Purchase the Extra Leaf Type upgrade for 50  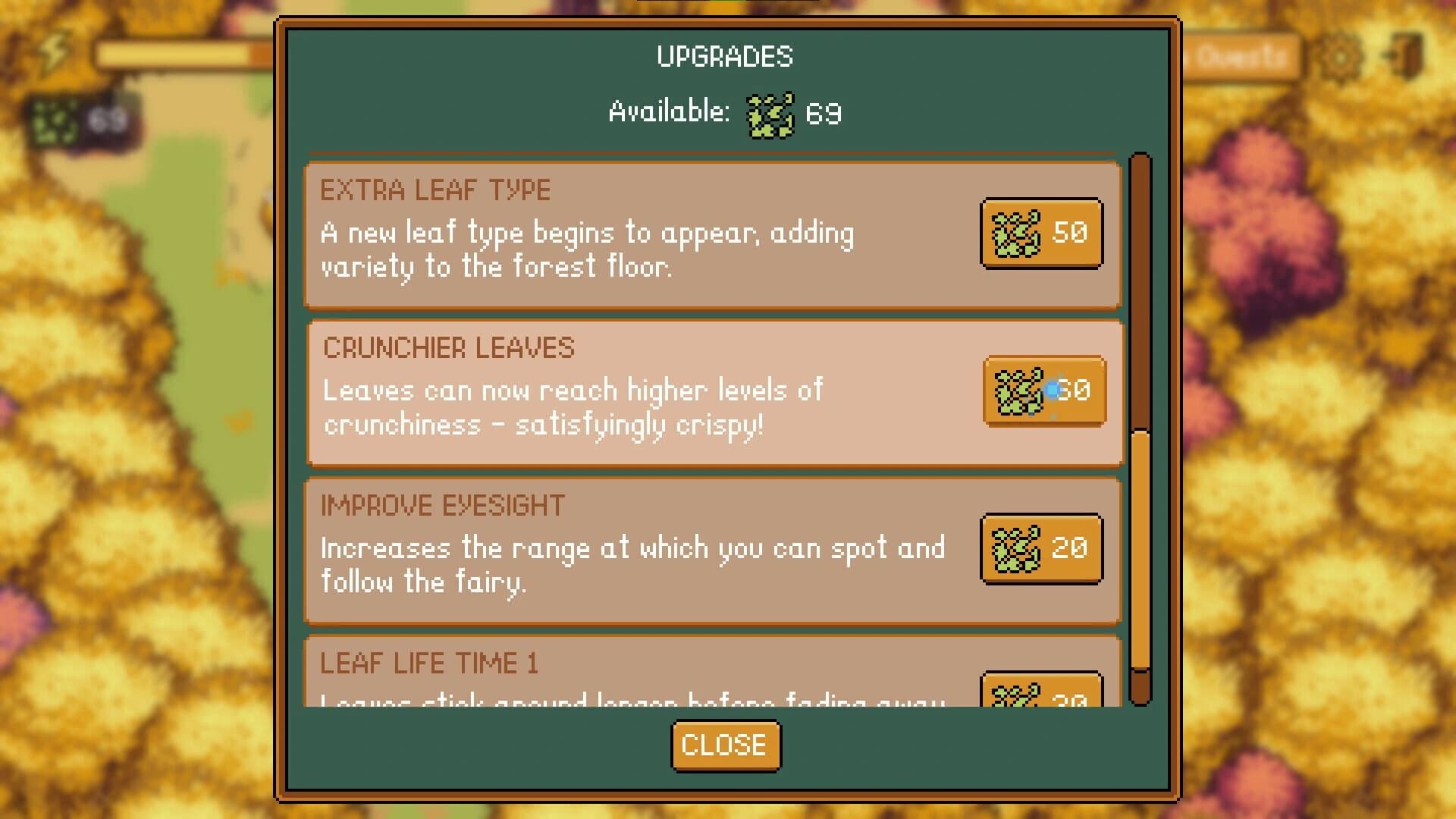pyautogui.click(x=1042, y=234)
